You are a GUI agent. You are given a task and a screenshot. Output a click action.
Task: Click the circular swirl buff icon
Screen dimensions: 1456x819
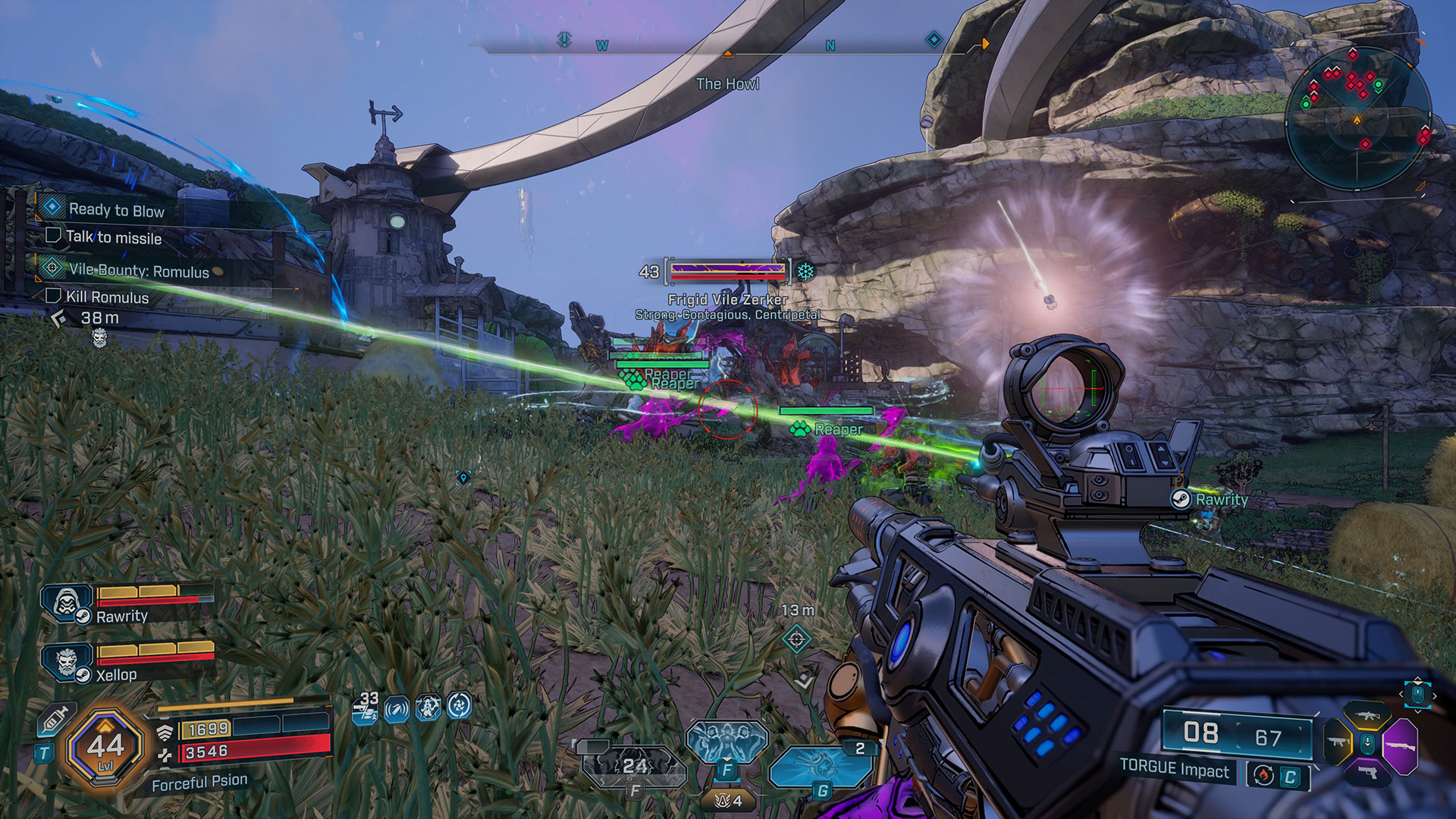coord(459,707)
